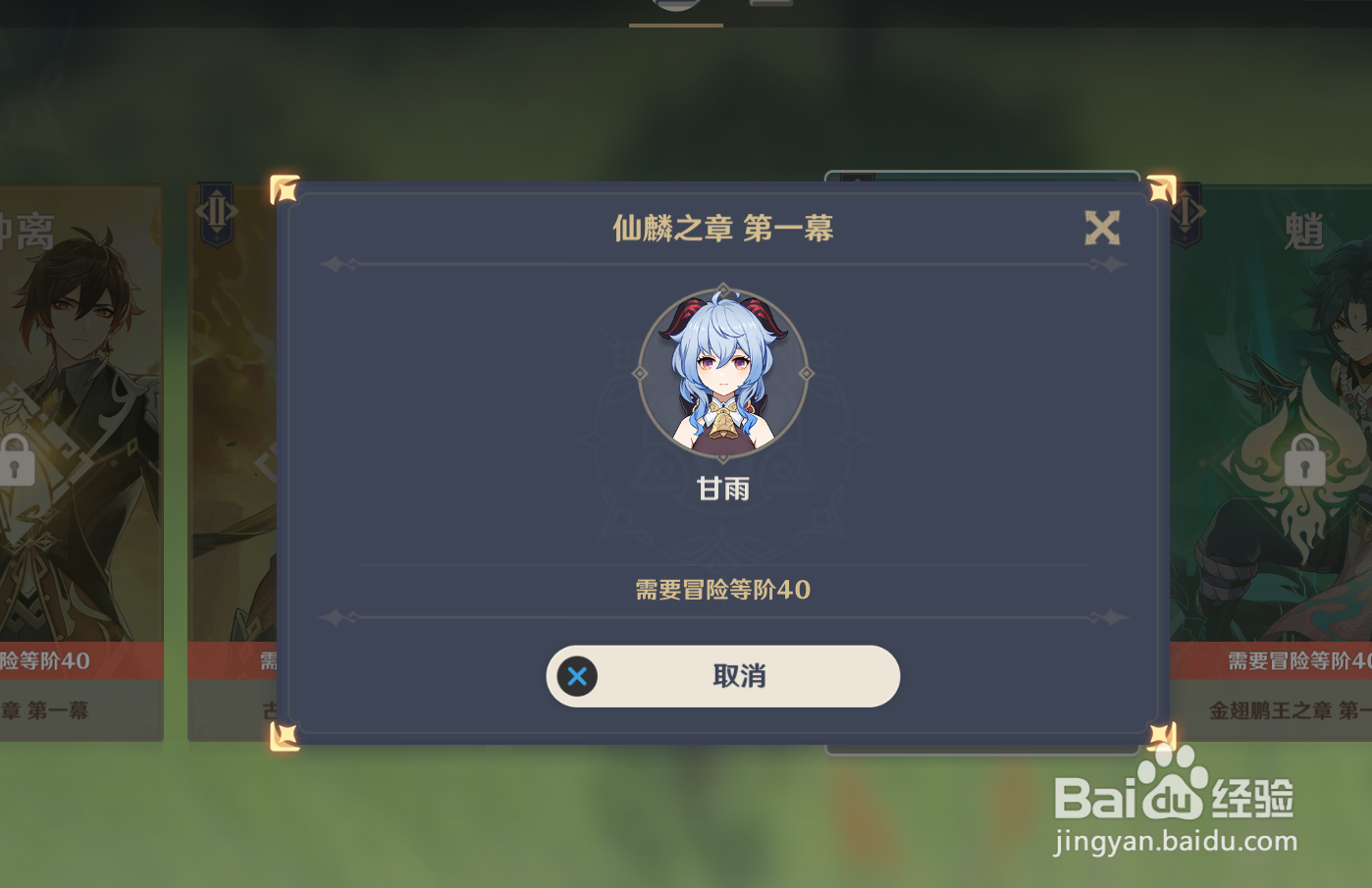Image resolution: width=1372 pixels, height=888 pixels.
Task: Click the lock icon on Xiao's card
Action: point(1305,459)
